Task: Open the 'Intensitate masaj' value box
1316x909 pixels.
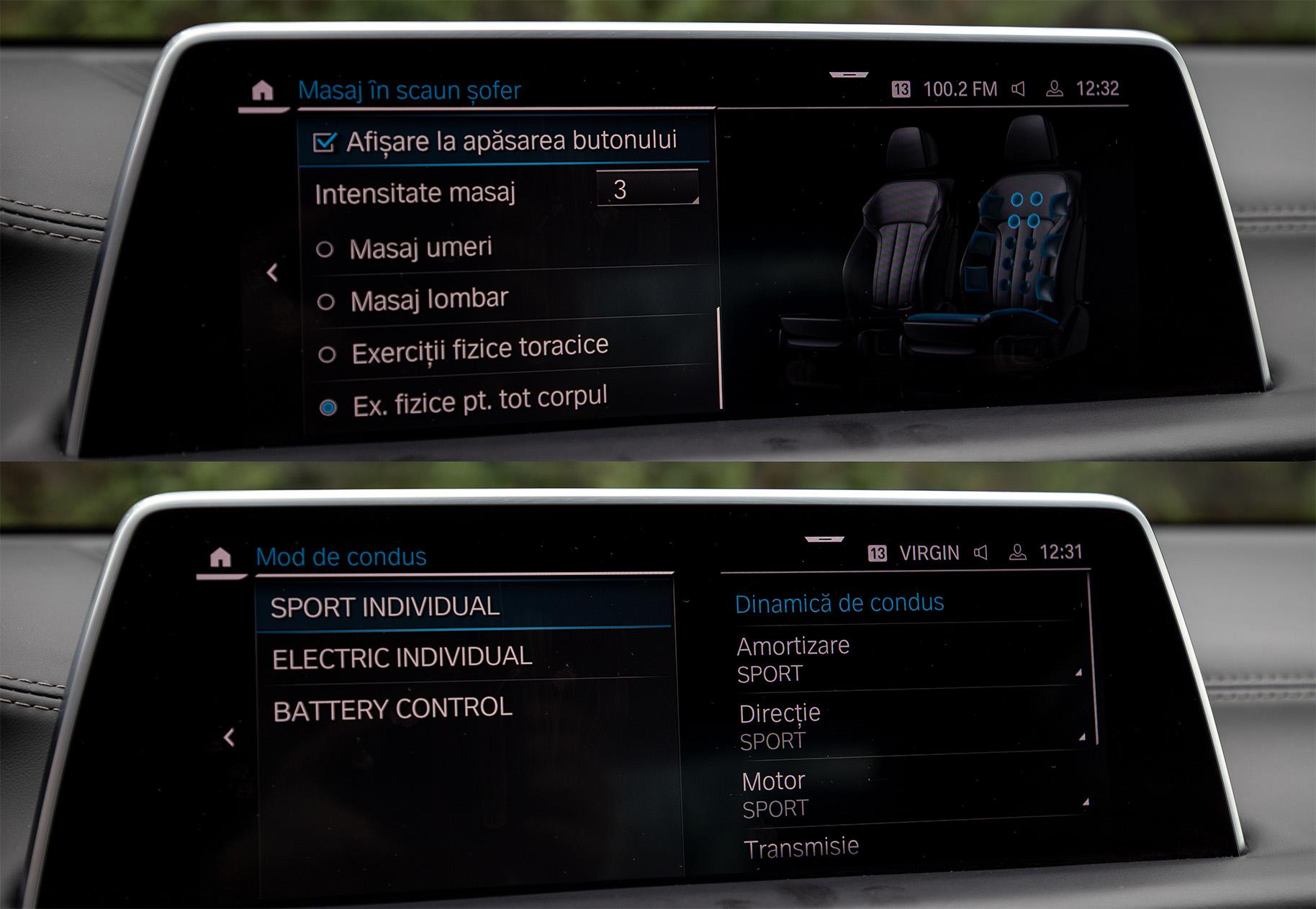Action: 646,189
